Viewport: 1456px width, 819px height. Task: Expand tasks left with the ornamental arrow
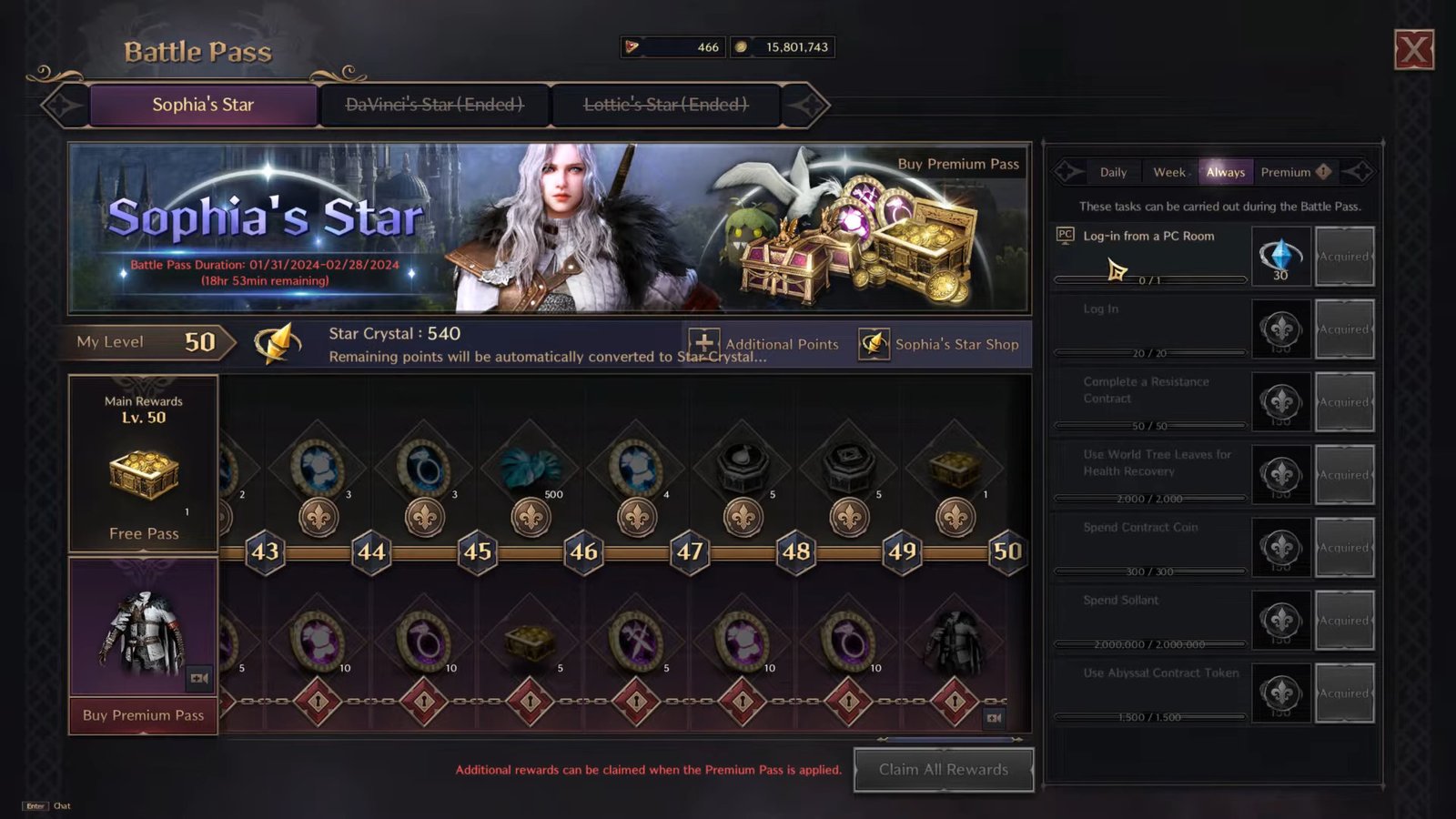click(1065, 171)
